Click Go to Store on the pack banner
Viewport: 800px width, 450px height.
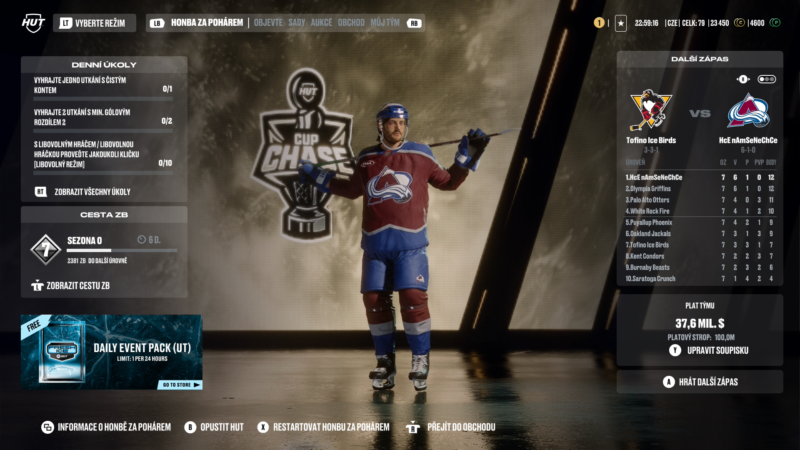181,384
